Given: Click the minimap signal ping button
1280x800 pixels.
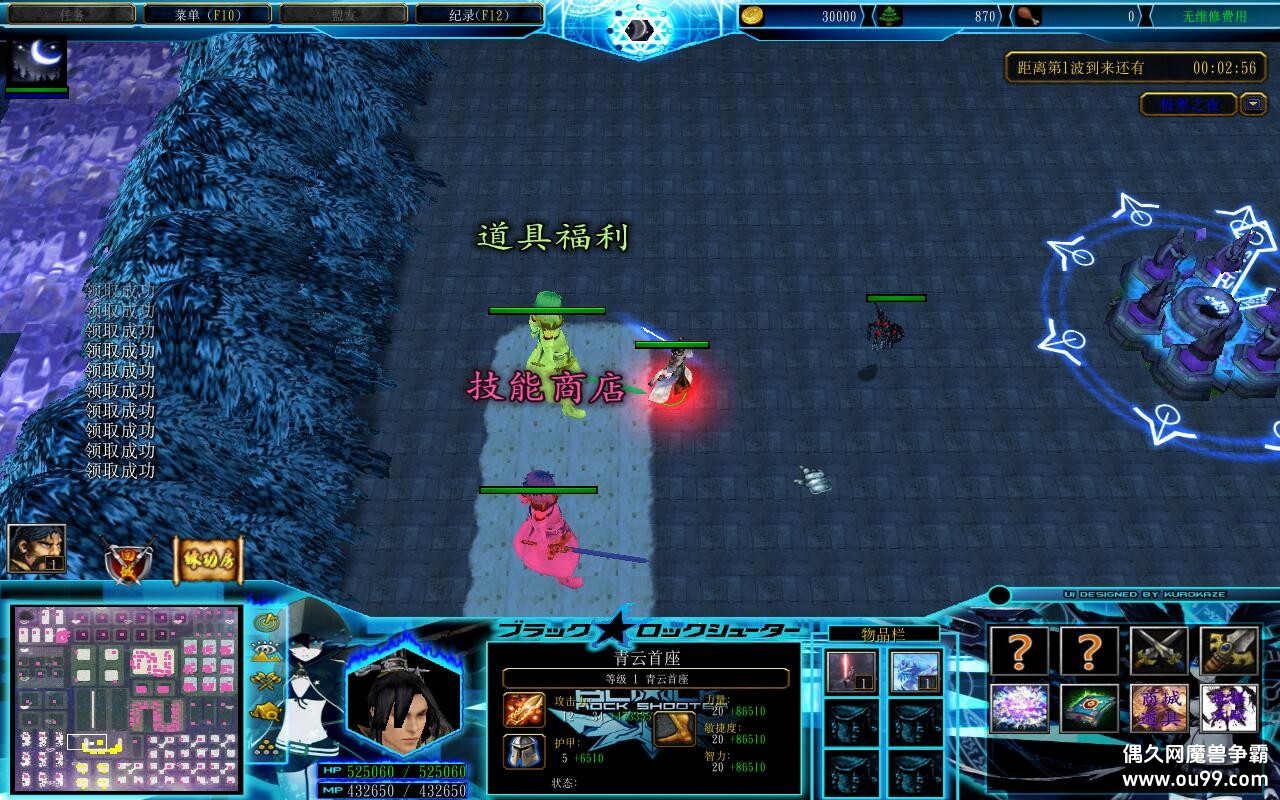Looking at the screenshot, I should coord(266,622).
